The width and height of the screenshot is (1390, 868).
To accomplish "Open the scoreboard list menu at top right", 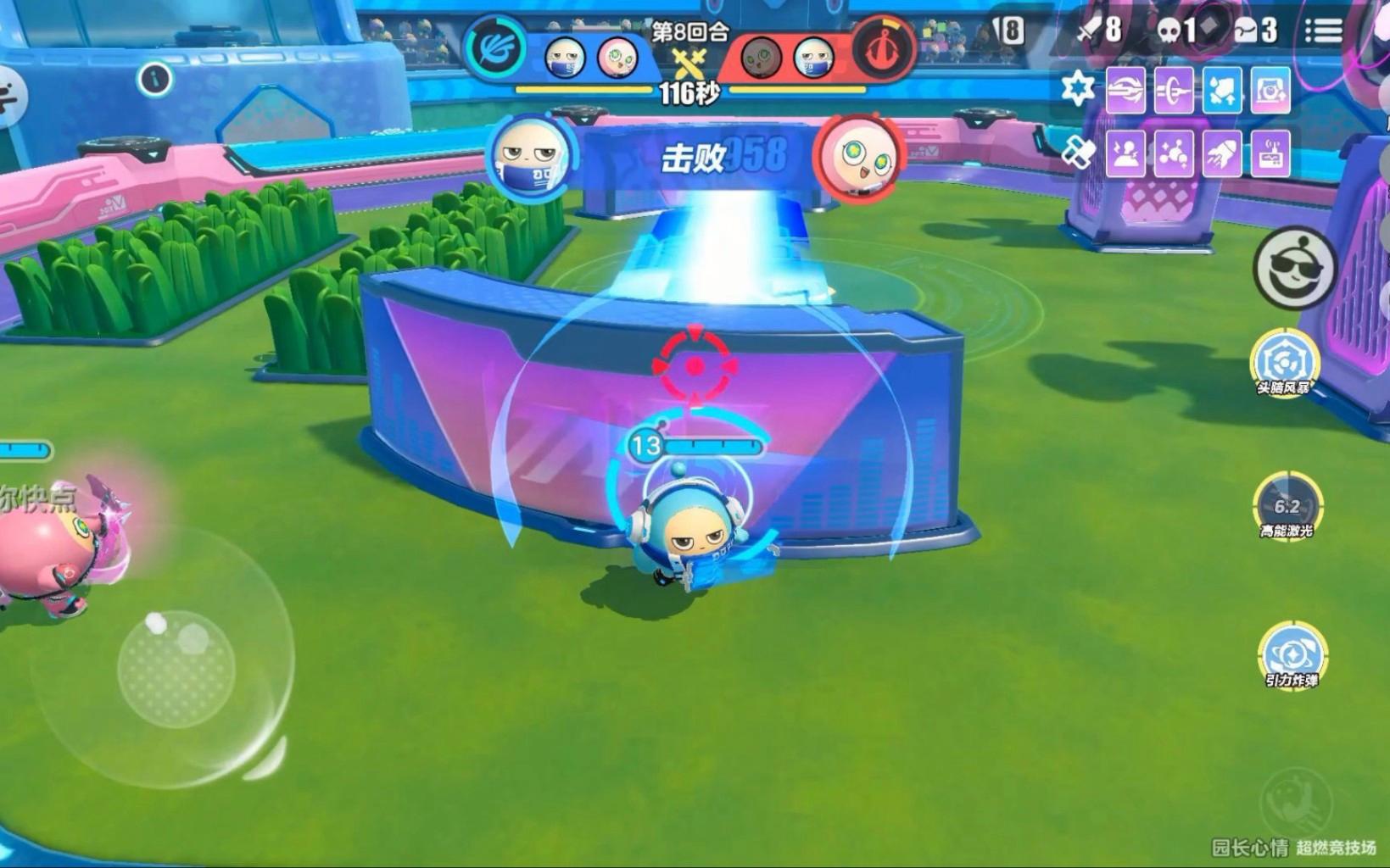I will [x=1324, y=29].
